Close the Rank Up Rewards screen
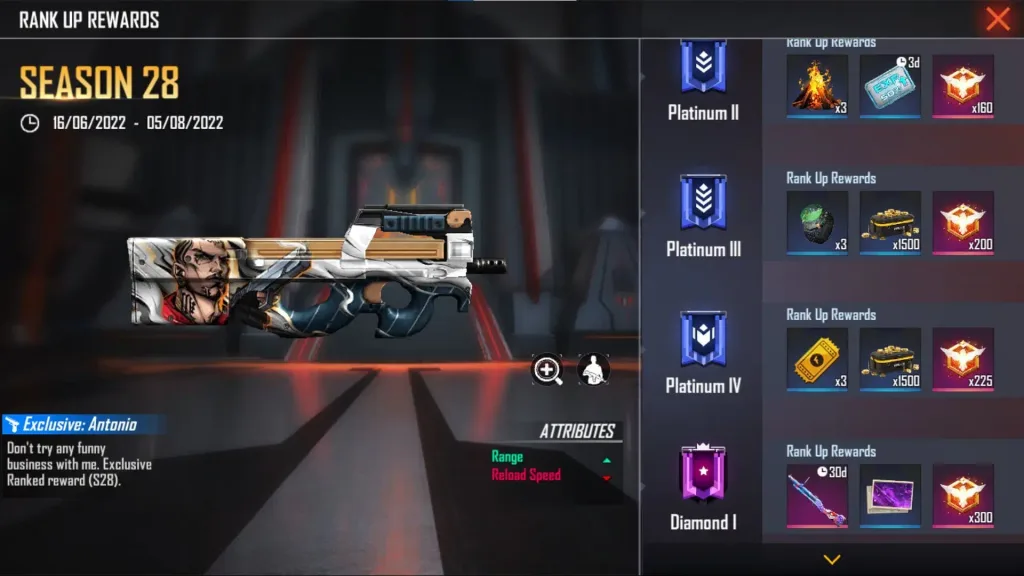The image size is (1024, 576). (997, 19)
